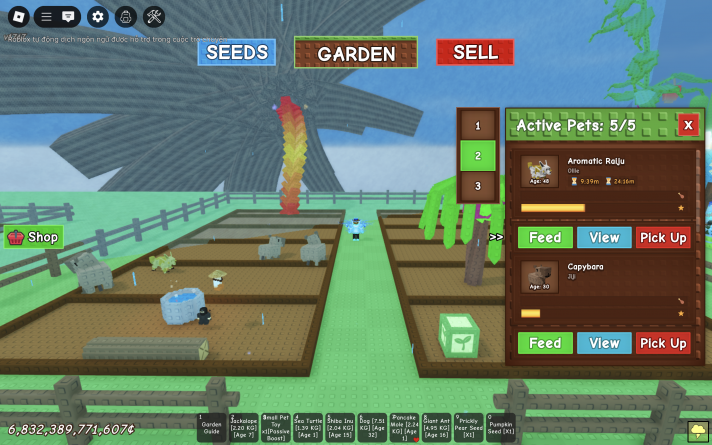Image resolution: width=712 pixels, height=445 pixels.
Task: Equip the Pumpkin Seed hotbar slot
Action: [x=500, y=428]
